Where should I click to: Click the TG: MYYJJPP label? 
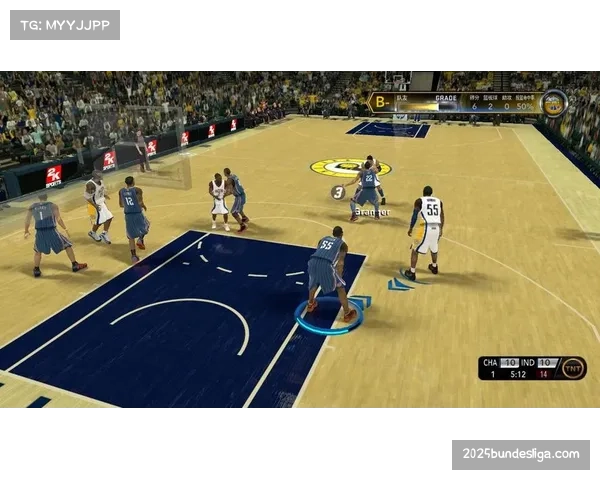pyautogui.click(x=64, y=24)
